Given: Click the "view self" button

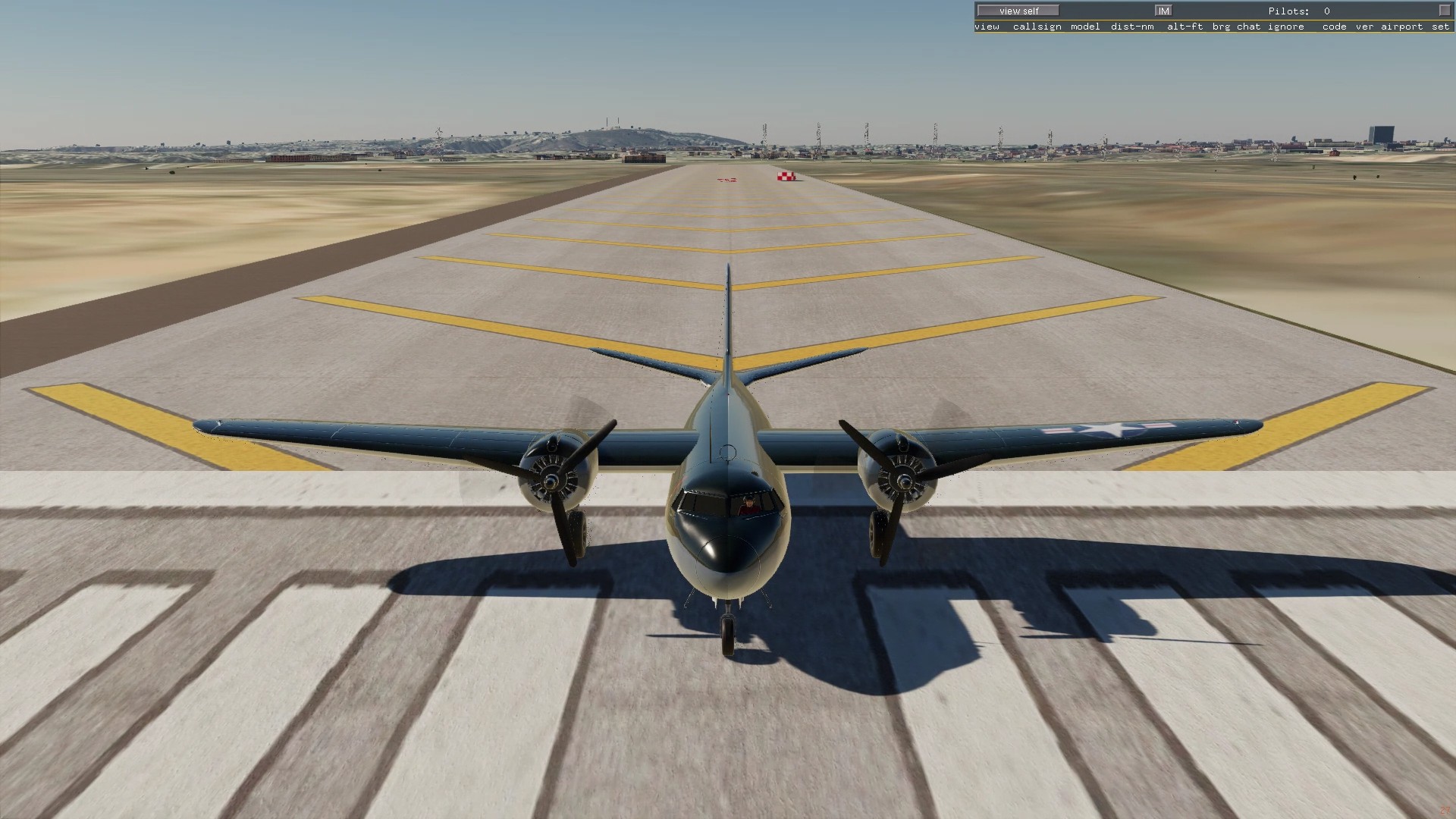Looking at the screenshot, I should 1018,11.
